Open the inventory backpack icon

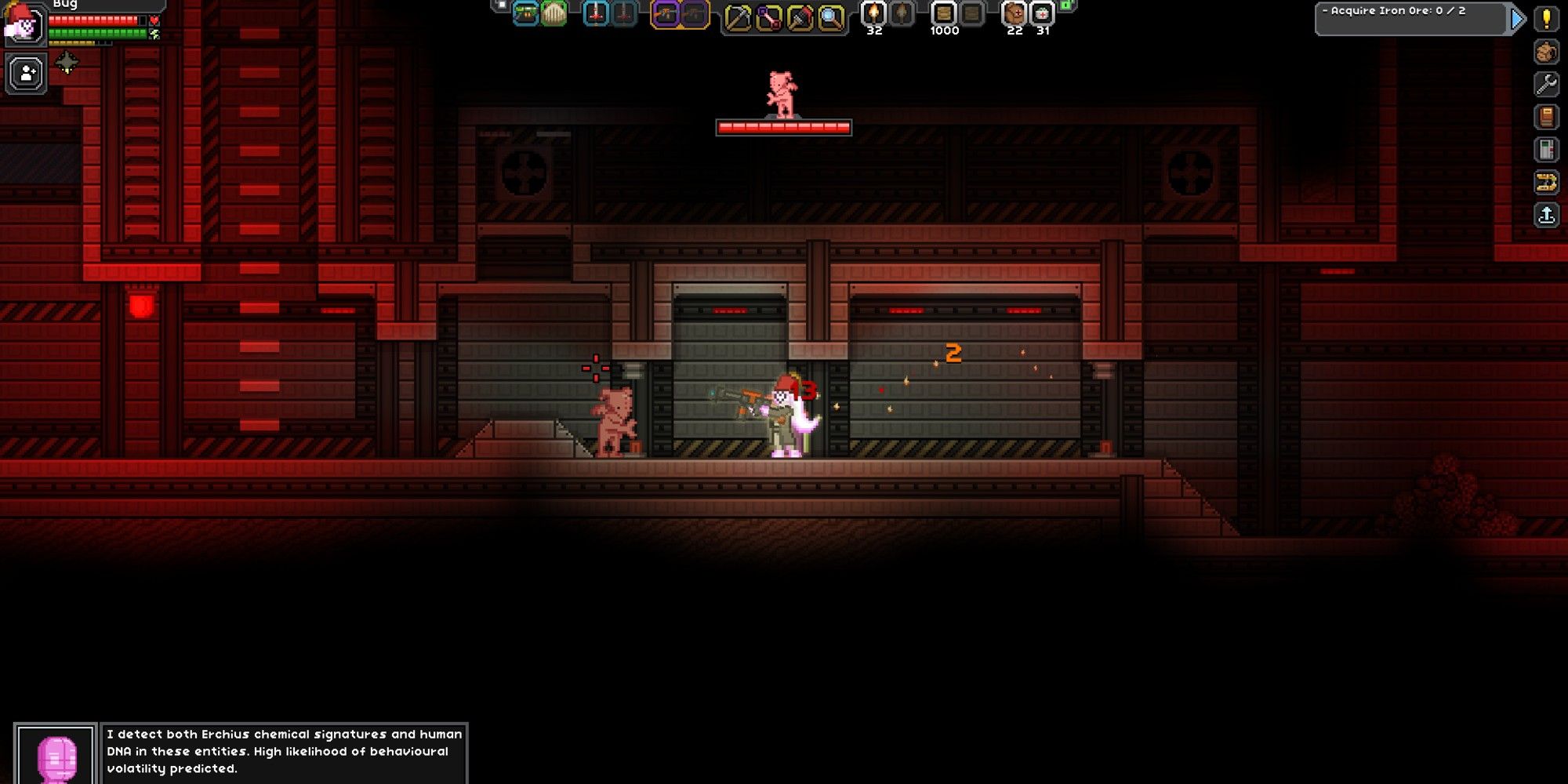(x=1545, y=52)
